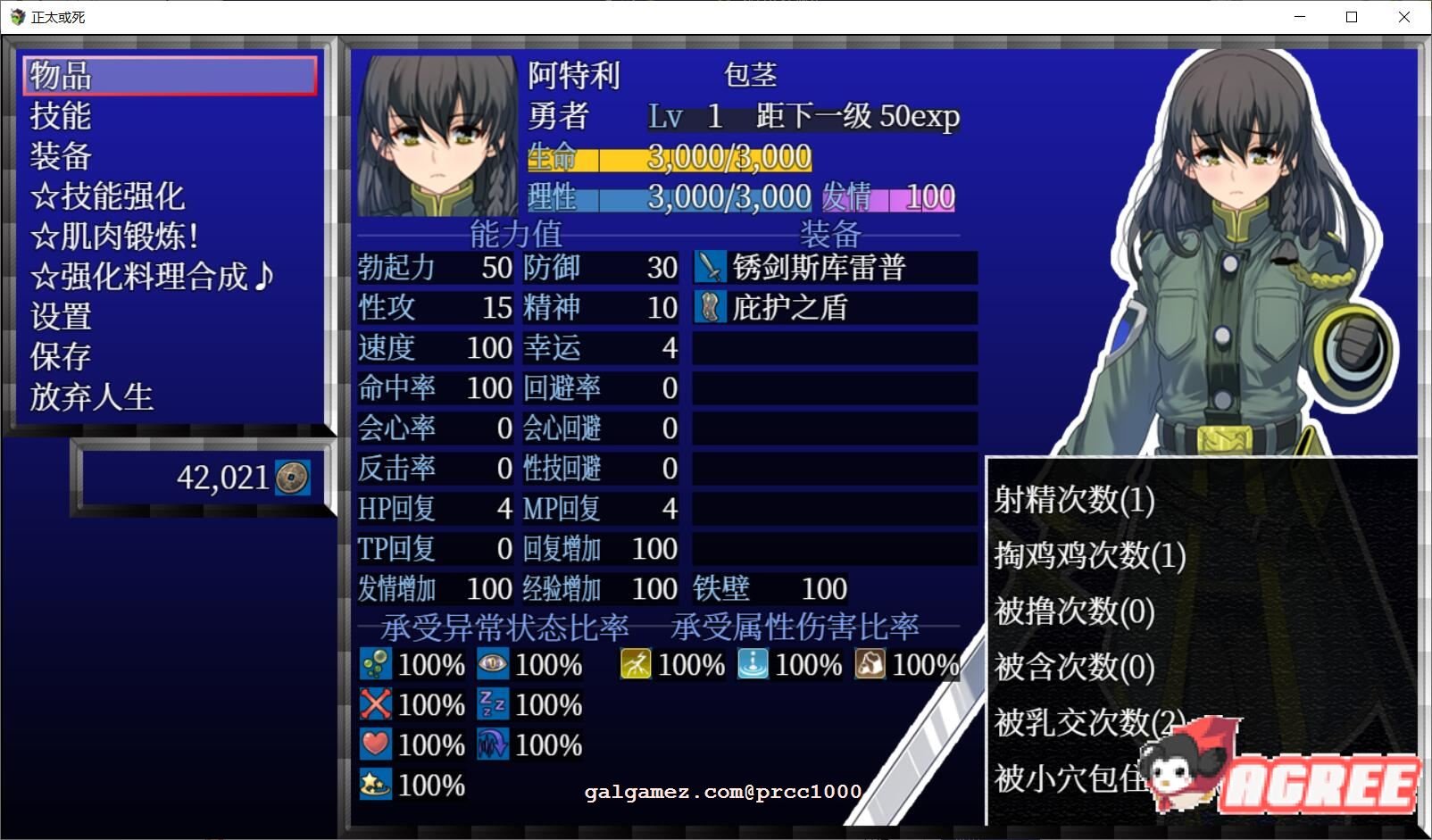Click the 保存 save option

[59, 357]
